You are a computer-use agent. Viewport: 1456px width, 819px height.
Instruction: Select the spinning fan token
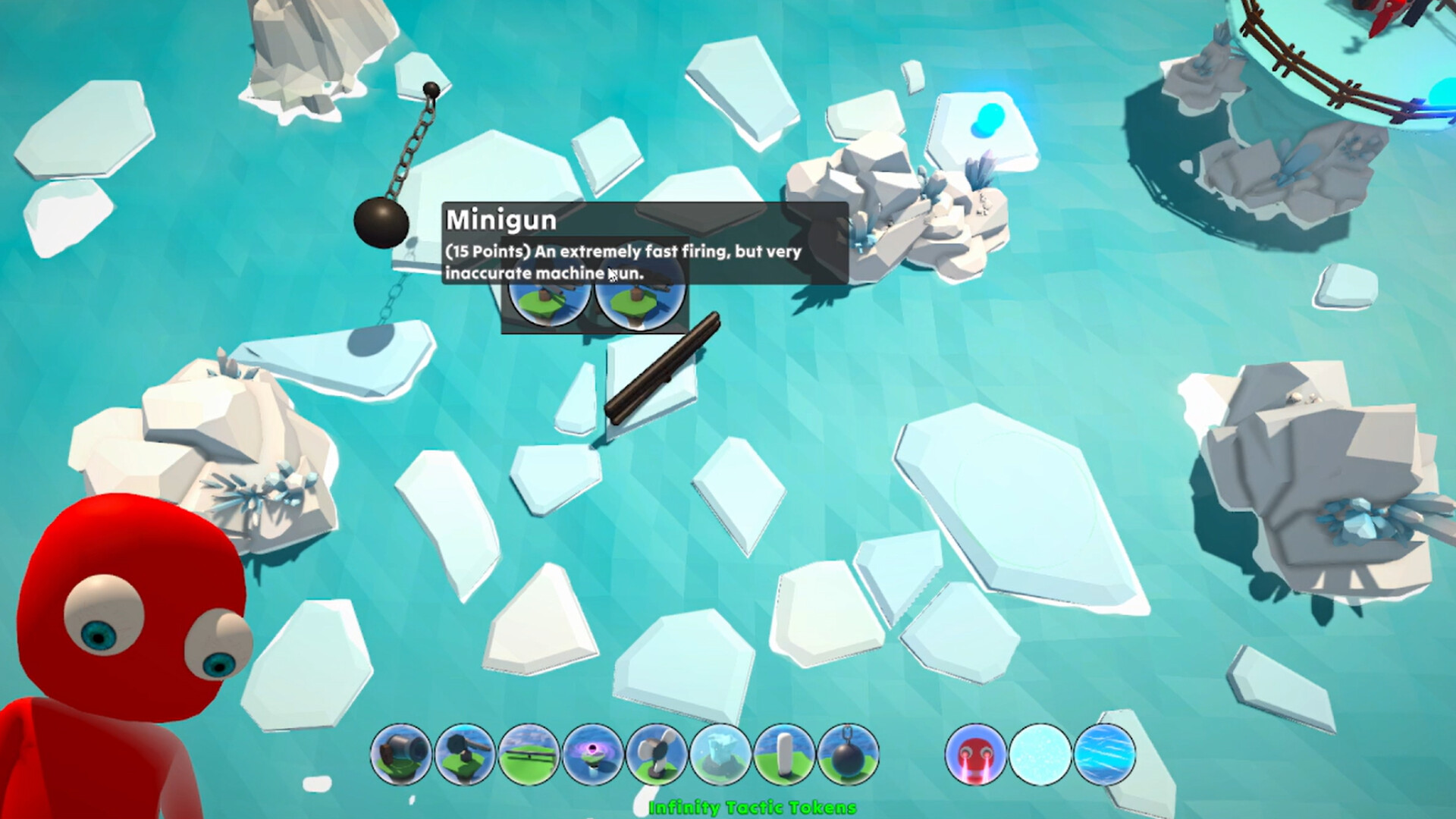656,755
